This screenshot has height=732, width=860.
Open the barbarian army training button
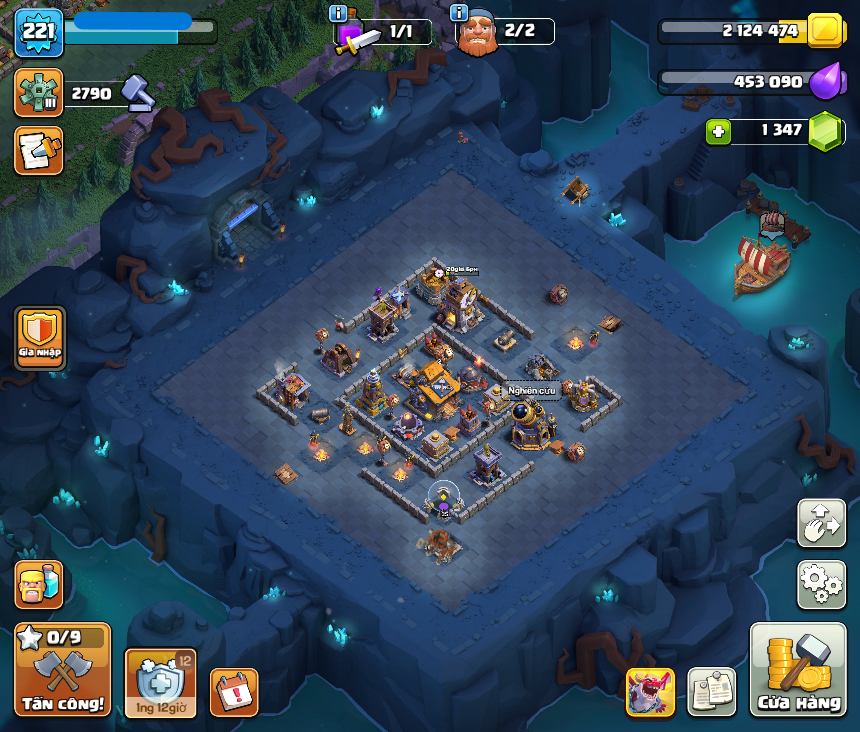click(39, 584)
